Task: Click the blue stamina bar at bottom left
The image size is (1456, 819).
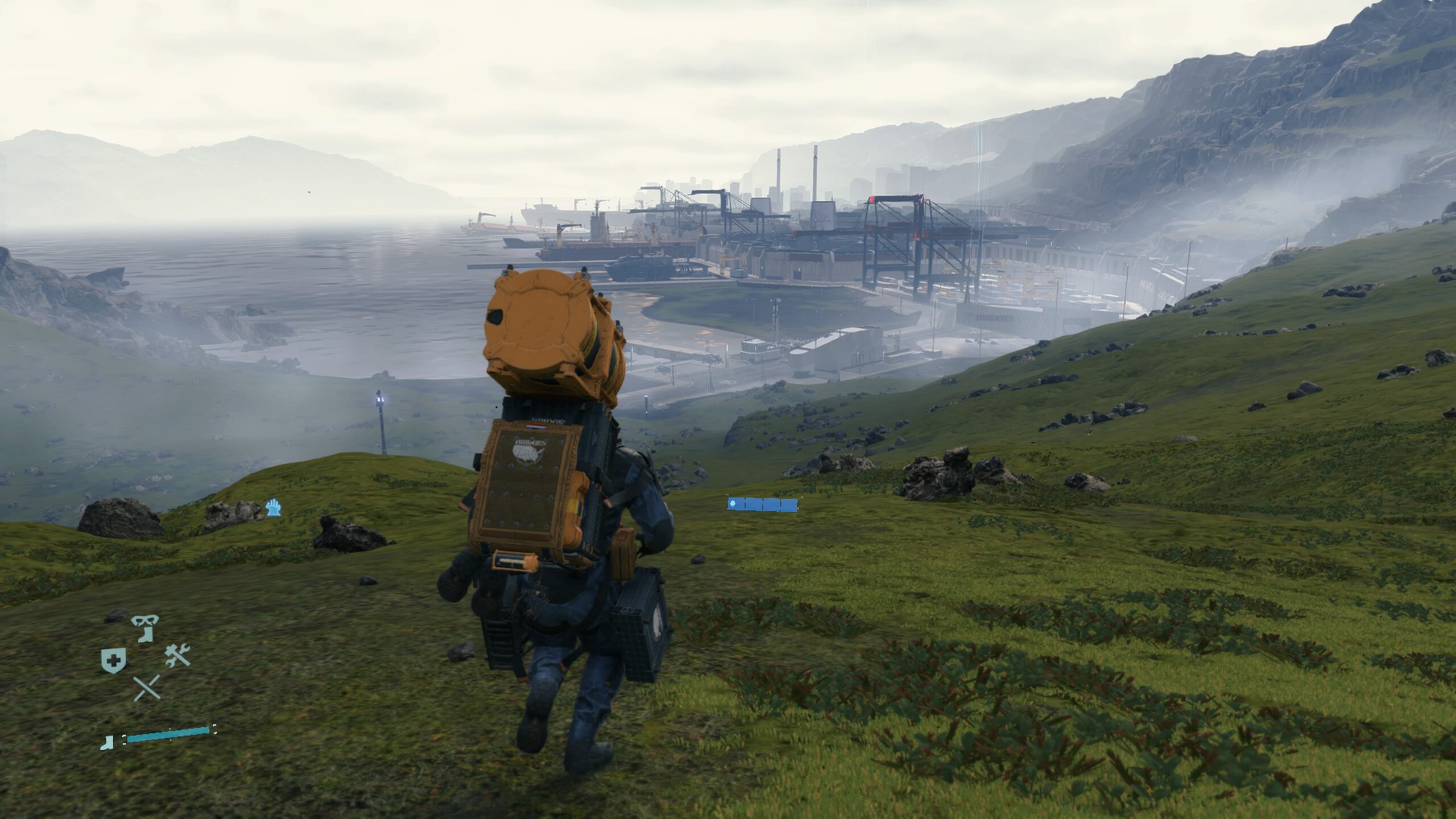Action: click(167, 737)
